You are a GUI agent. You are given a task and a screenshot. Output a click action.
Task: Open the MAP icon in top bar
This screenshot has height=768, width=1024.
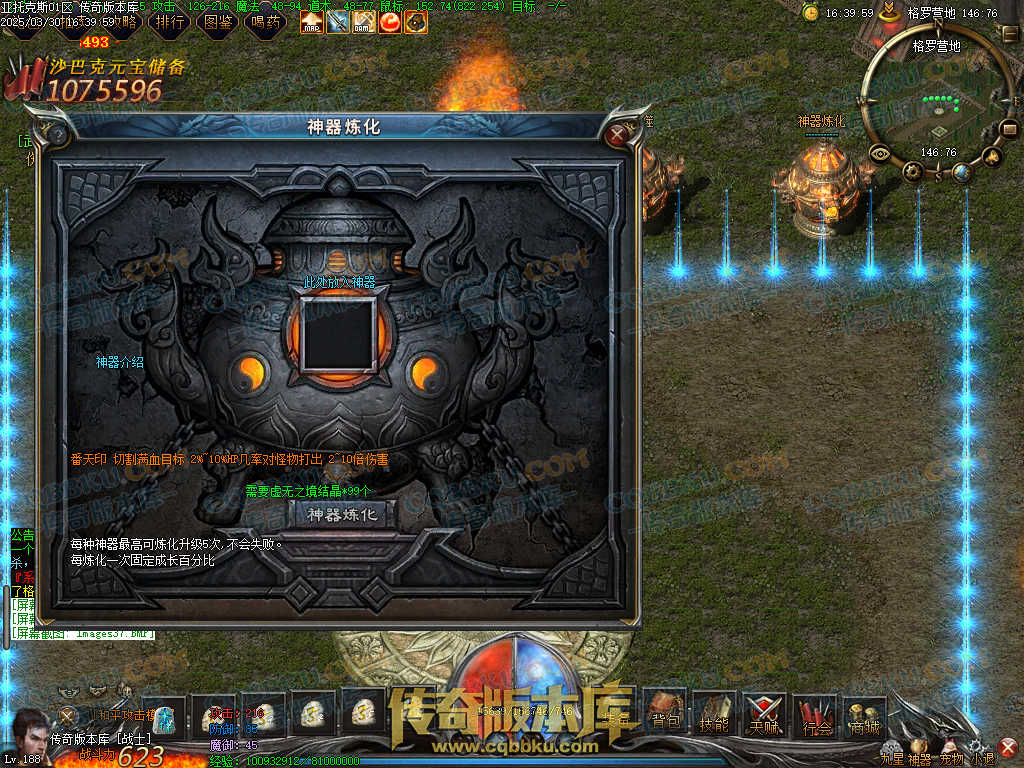[x=312, y=21]
